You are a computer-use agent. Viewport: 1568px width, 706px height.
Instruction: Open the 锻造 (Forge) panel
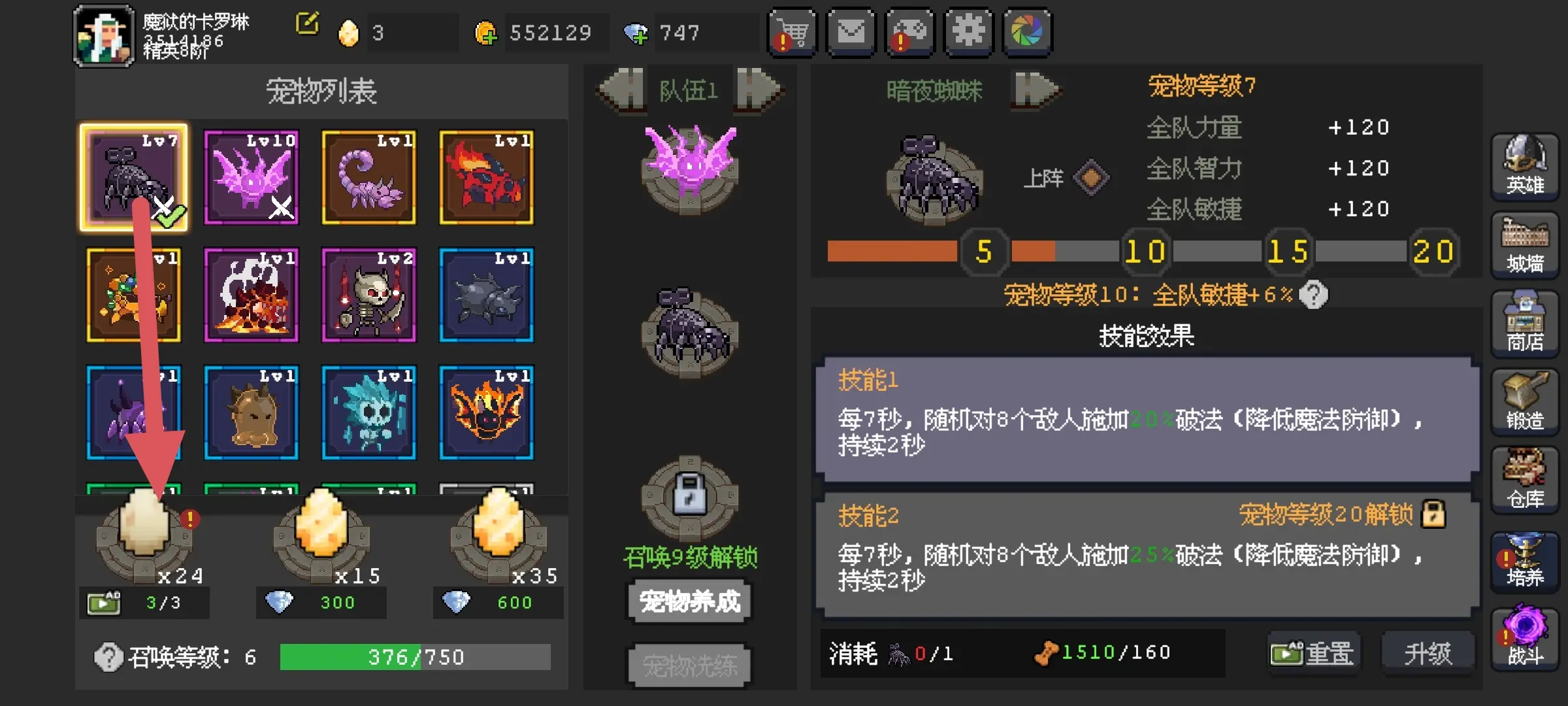click(1525, 402)
